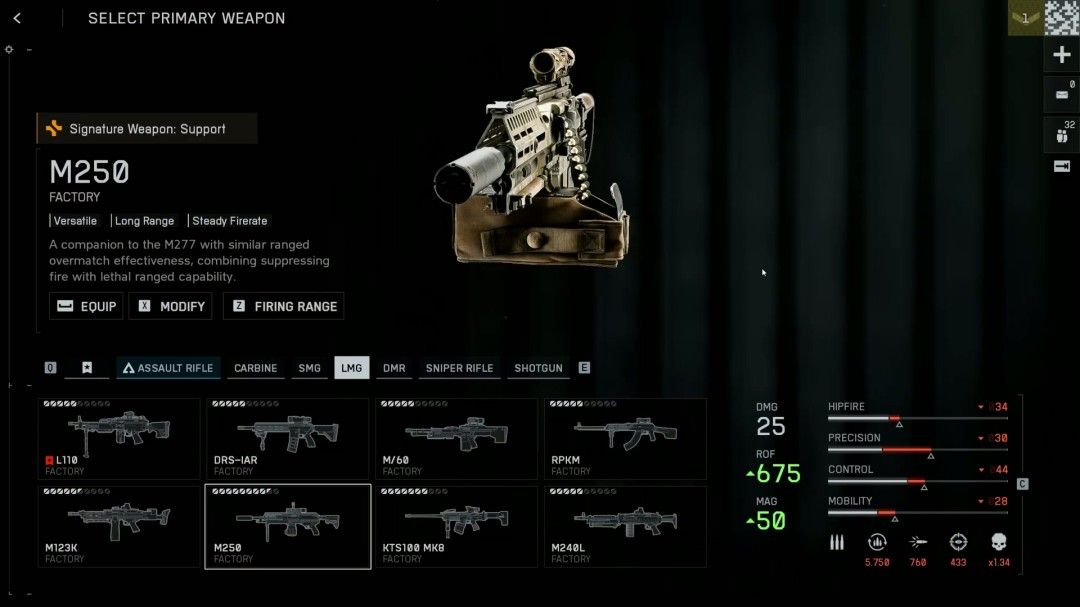Pick the M240L weapon tile
Viewport: 1080px width, 607px height.
click(625, 526)
